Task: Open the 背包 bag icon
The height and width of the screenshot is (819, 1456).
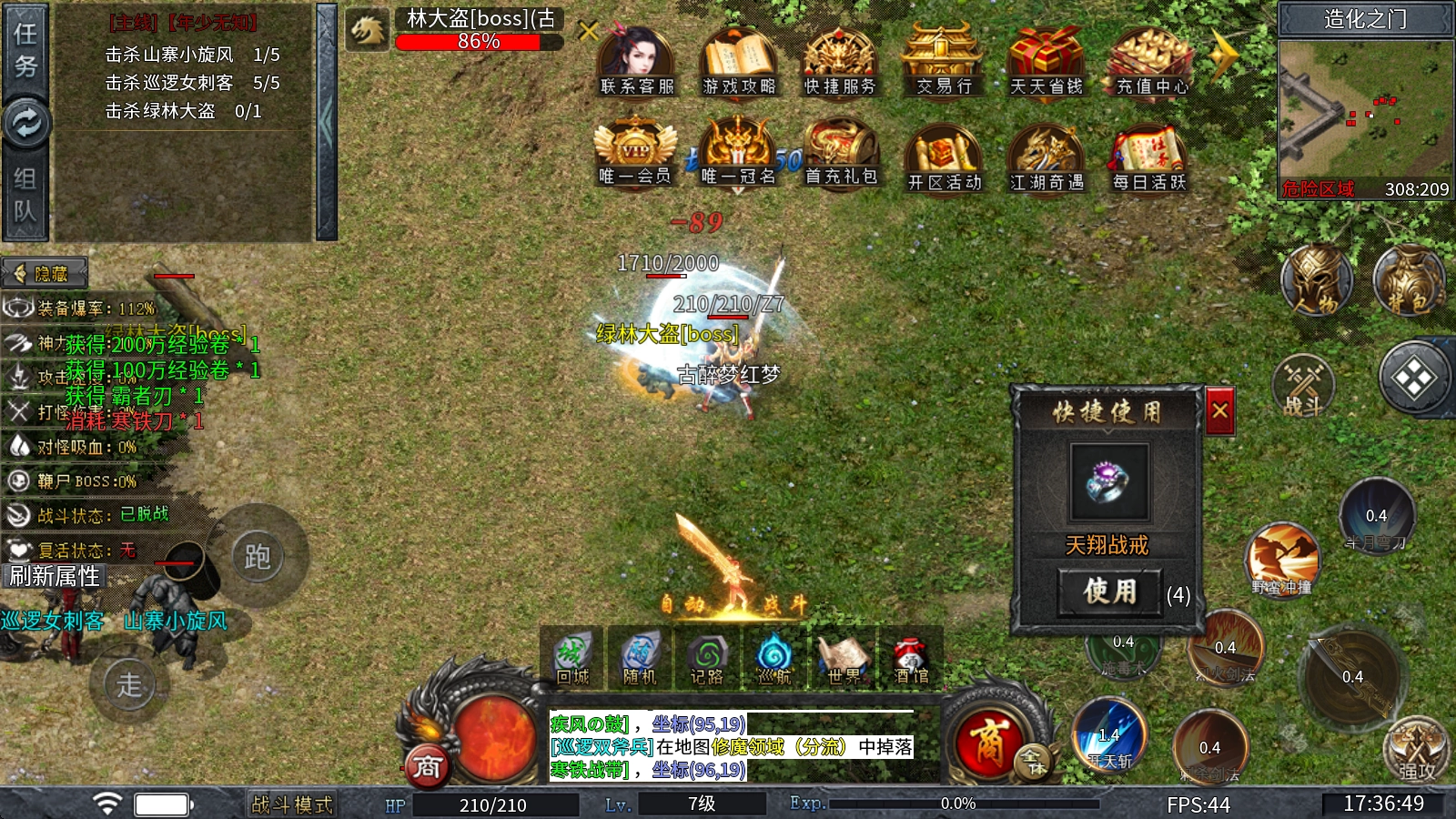Action: pos(1409,280)
